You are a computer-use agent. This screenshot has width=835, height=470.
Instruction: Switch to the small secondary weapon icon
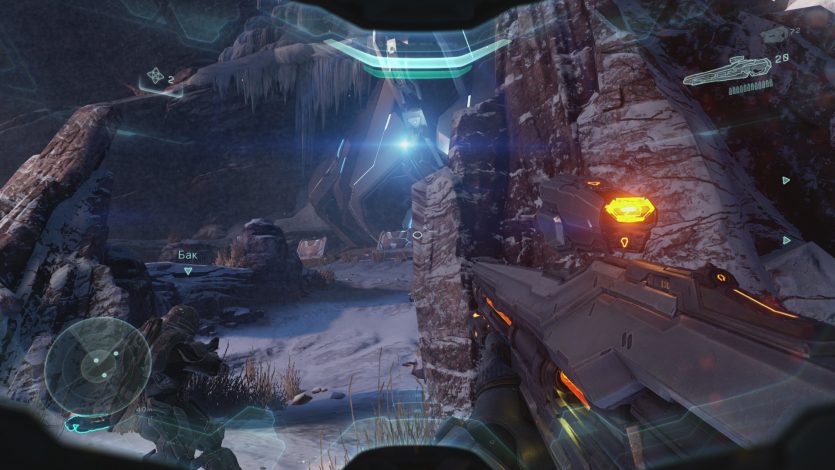coord(775,36)
